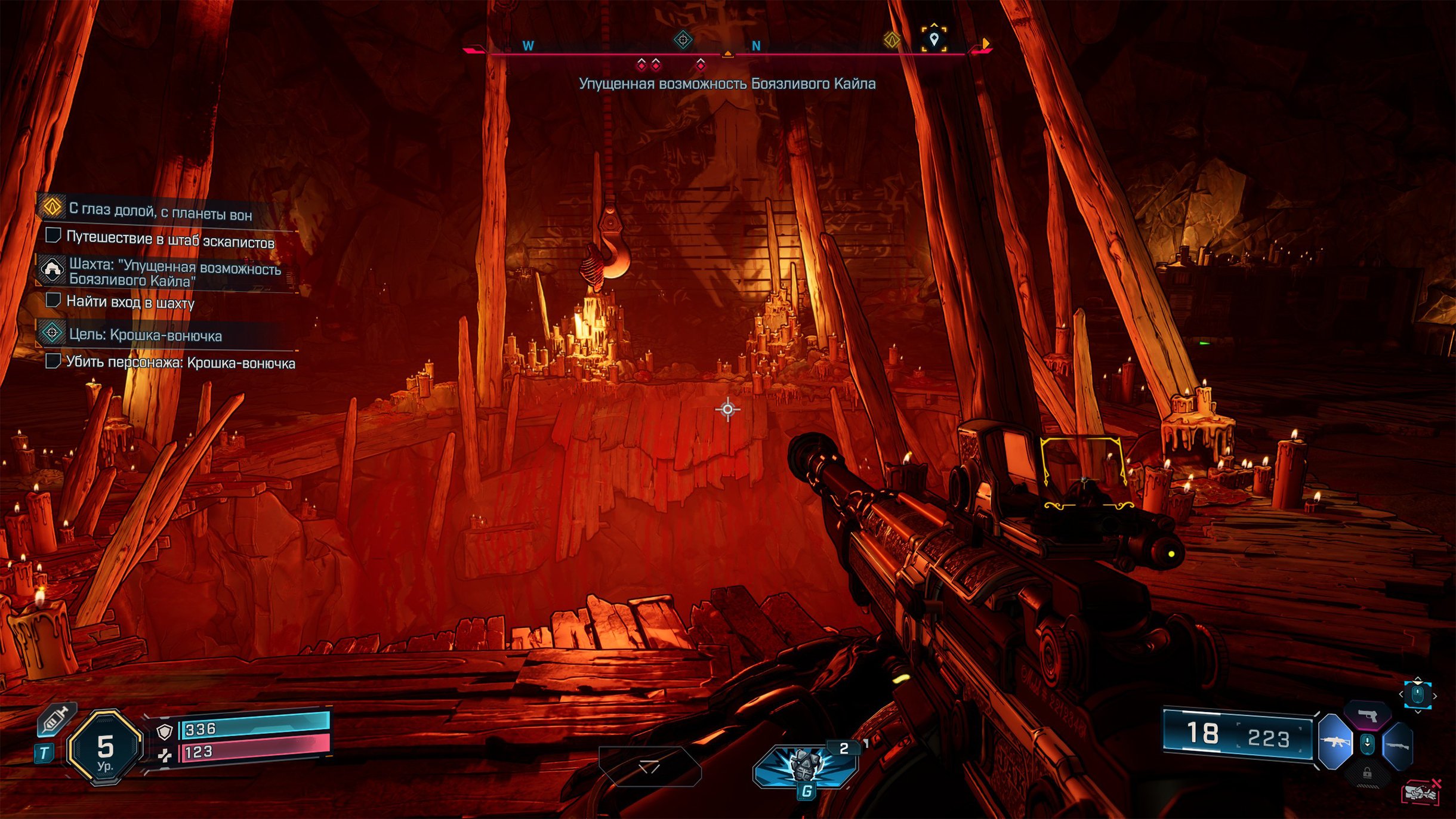Activate the grenade ability icon
Screen dimensions: 1456x819
(805, 766)
